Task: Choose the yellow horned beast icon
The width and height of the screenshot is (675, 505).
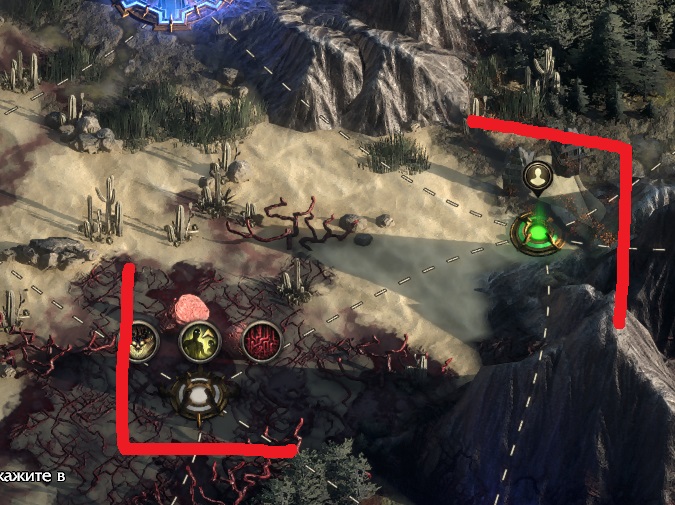Action: tap(144, 342)
